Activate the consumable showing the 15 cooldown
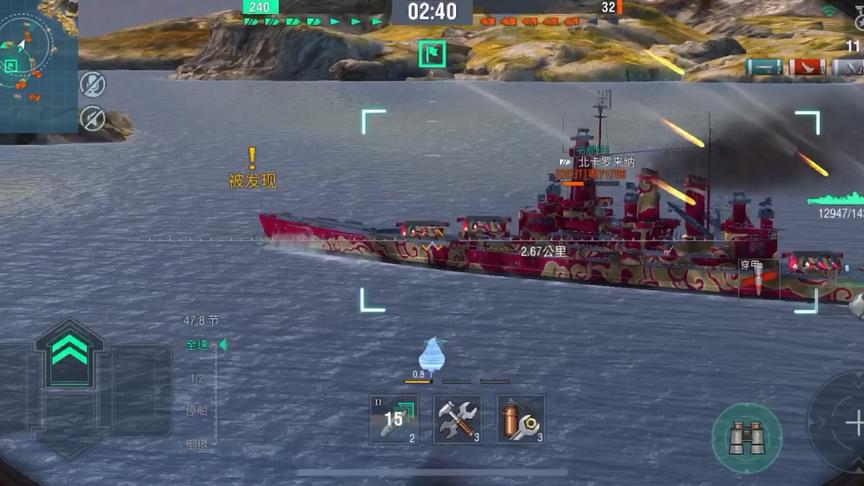 click(x=394, y=419)
